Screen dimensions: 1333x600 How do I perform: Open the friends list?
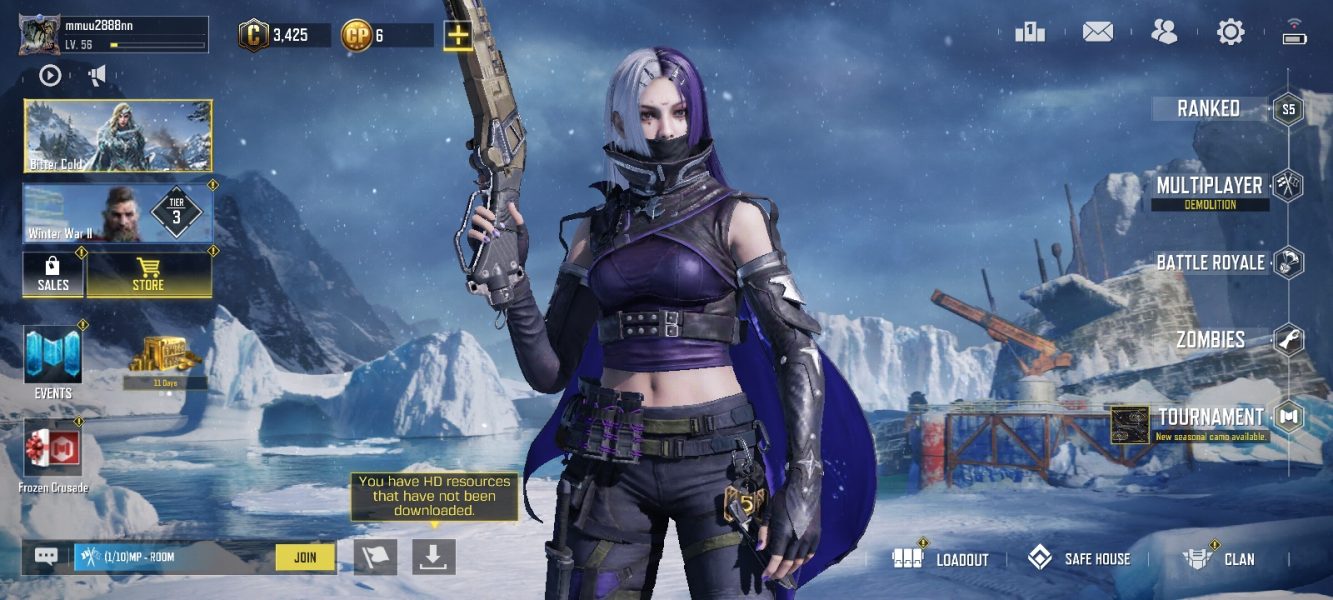pos(1164,32)
